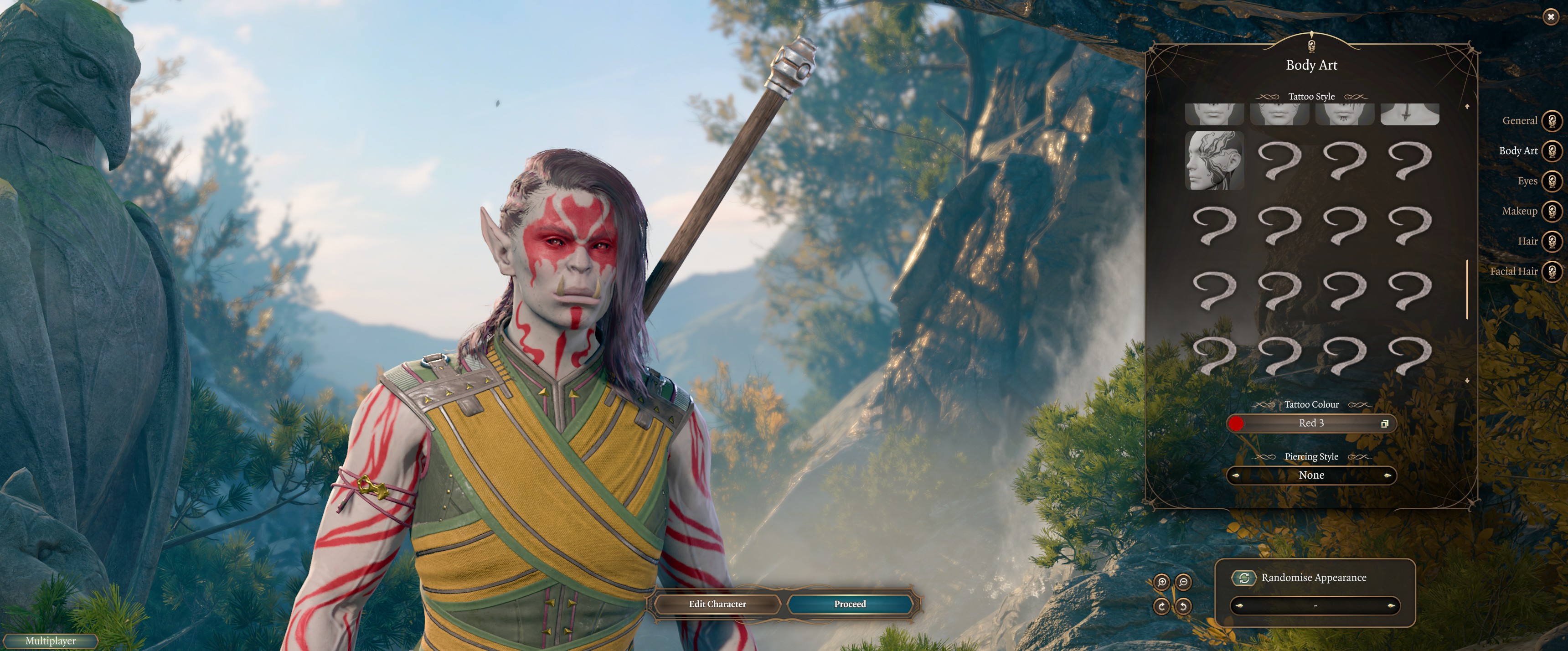Cycle Piercing Style to the previous option

1236,475
